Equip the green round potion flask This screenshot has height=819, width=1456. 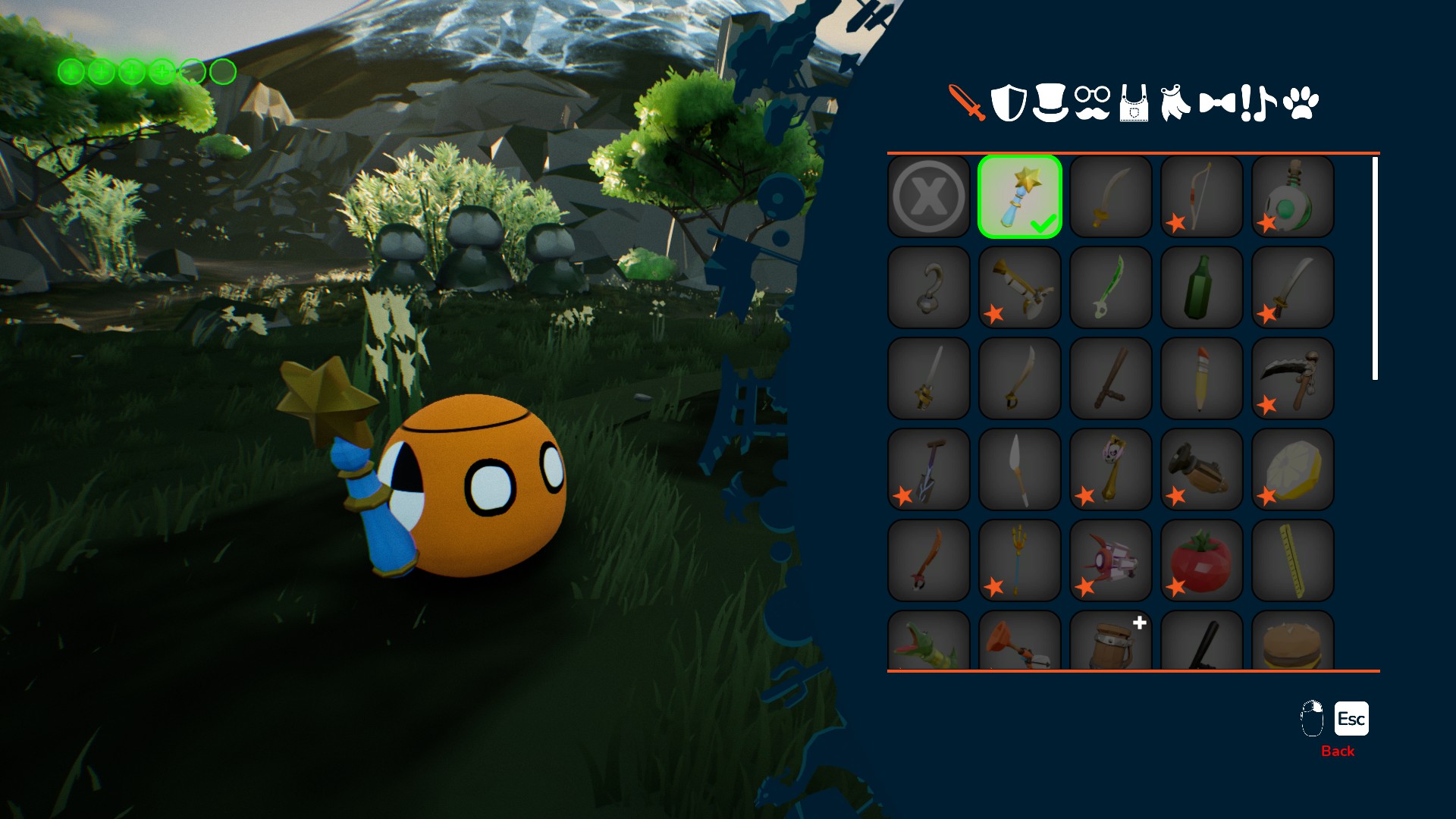pos(1293,196)
